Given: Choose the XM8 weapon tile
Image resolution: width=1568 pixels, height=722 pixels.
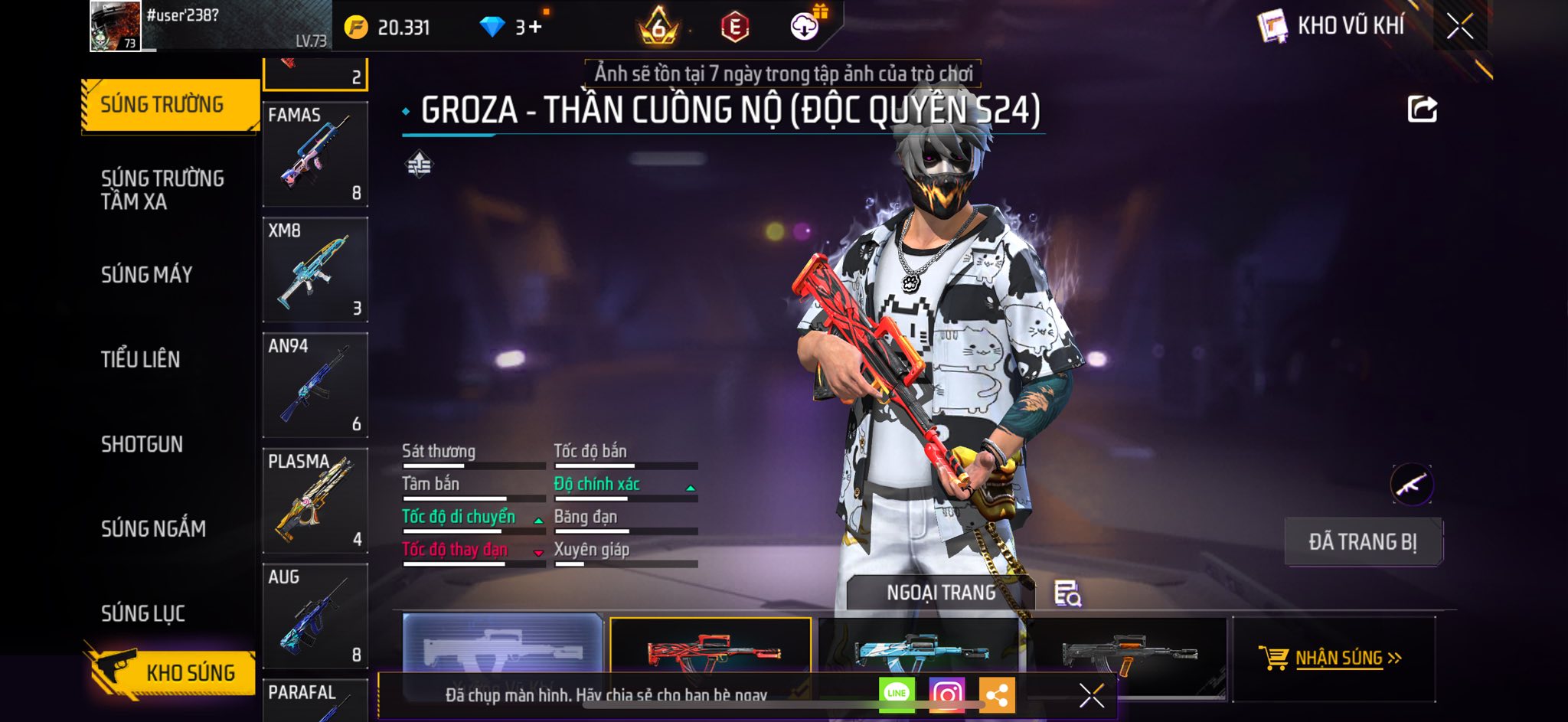Looking at the screenshot, I should 315,270.
